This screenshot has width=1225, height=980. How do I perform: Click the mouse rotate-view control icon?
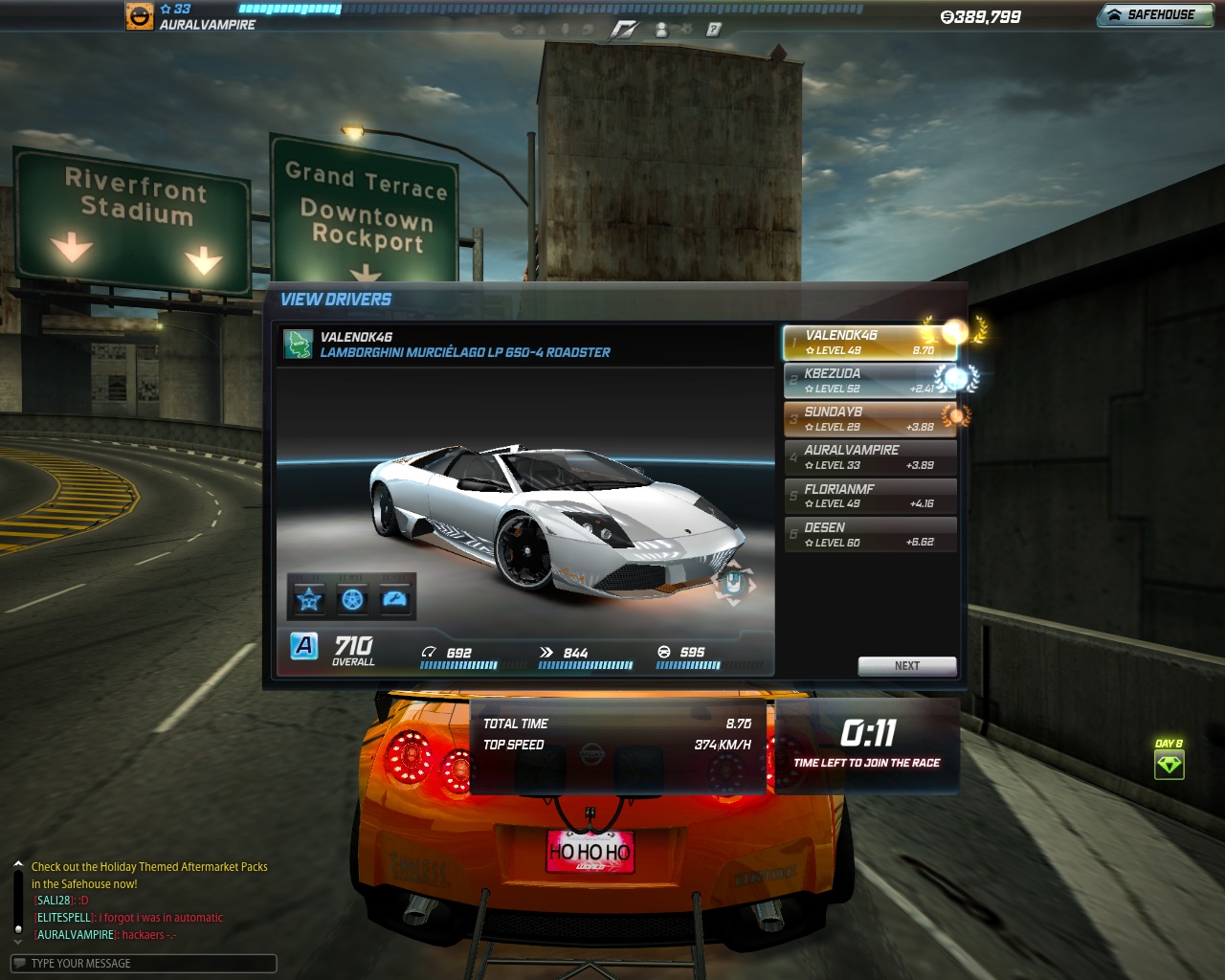(733, 582)
